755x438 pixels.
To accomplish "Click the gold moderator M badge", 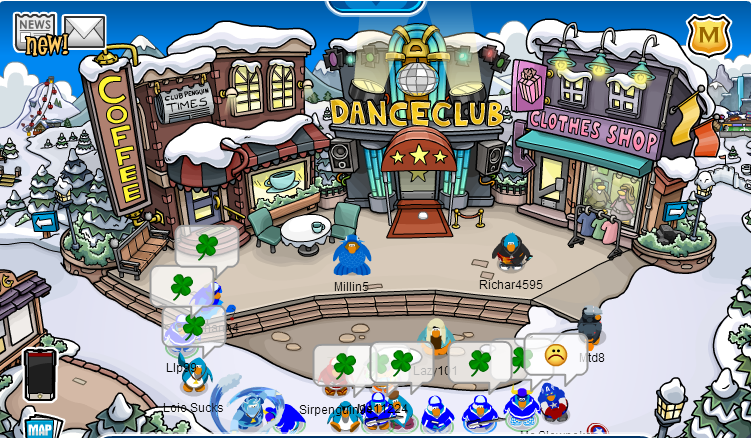I will coord(707,35).
